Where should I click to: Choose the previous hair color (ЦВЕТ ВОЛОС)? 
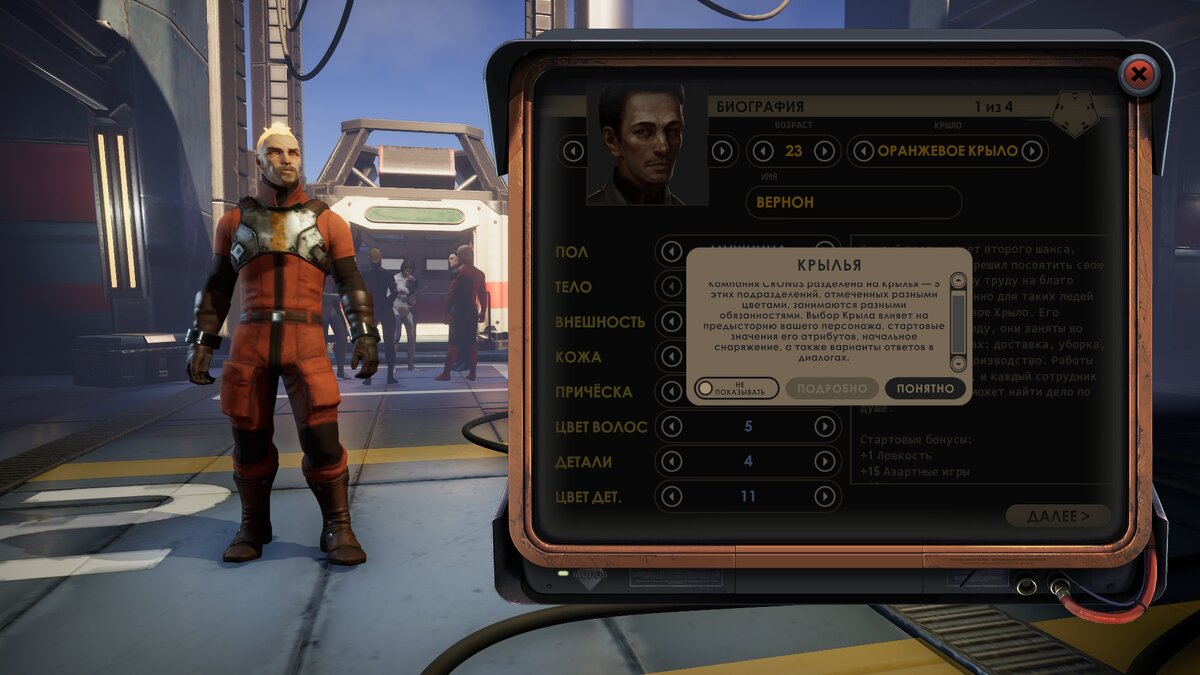[x=671, y=427]
